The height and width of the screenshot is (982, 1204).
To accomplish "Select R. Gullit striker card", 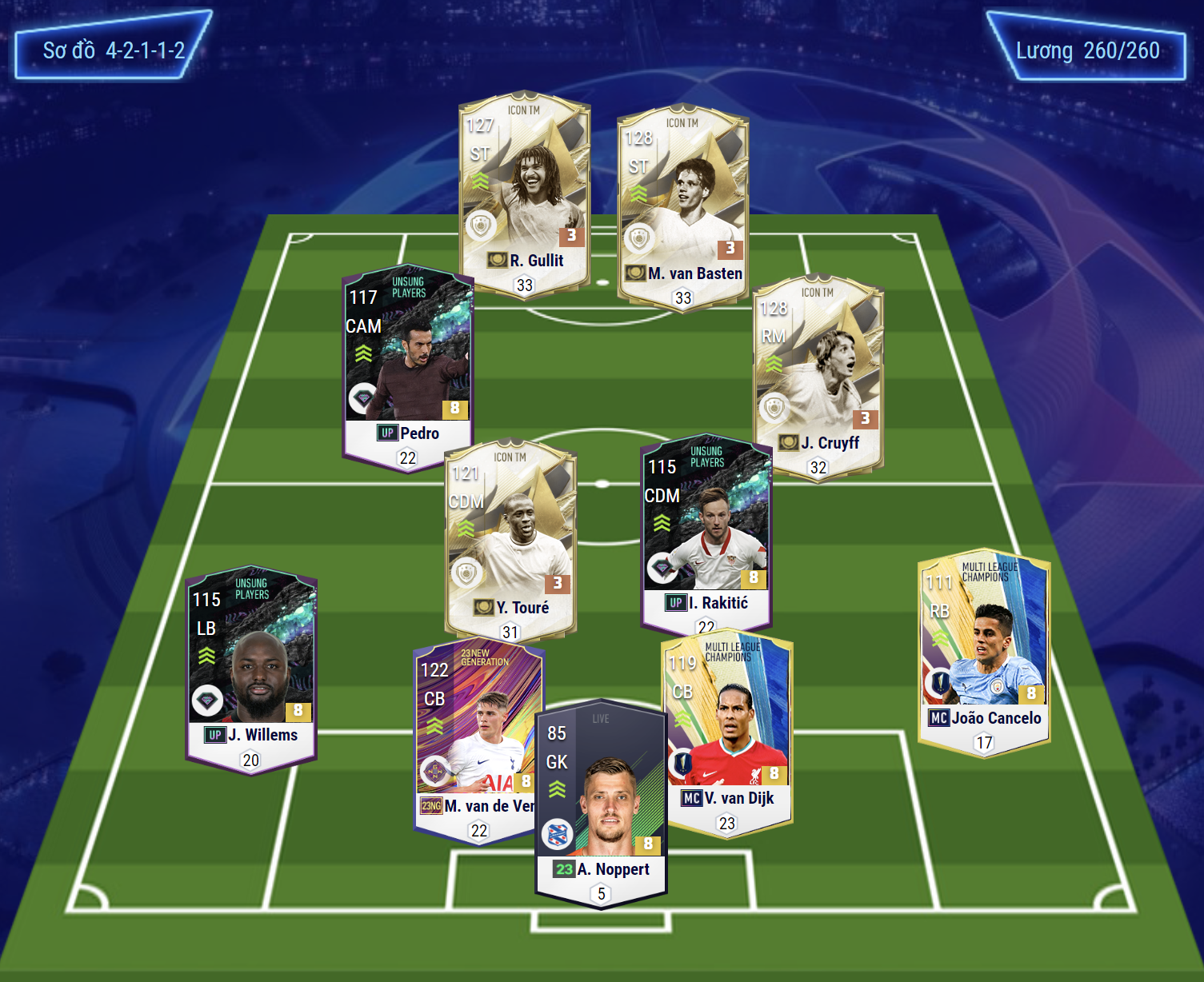I will click(524, 192).
